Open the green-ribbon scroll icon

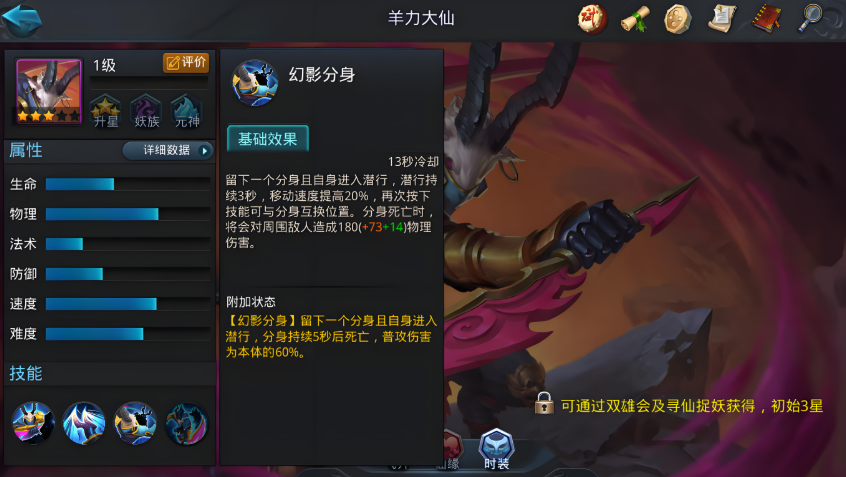coord(635,18)
